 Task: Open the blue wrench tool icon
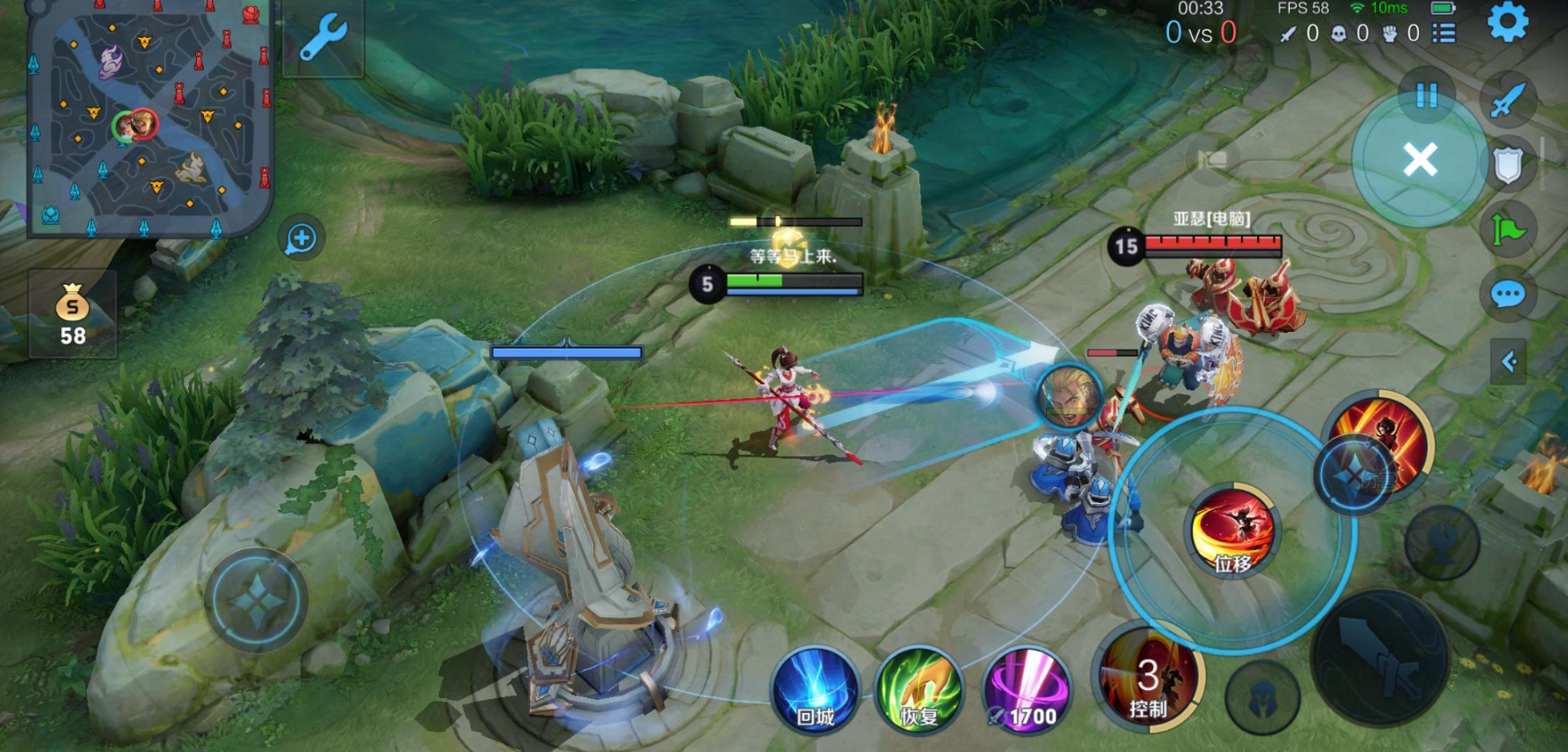coord(323,38)
